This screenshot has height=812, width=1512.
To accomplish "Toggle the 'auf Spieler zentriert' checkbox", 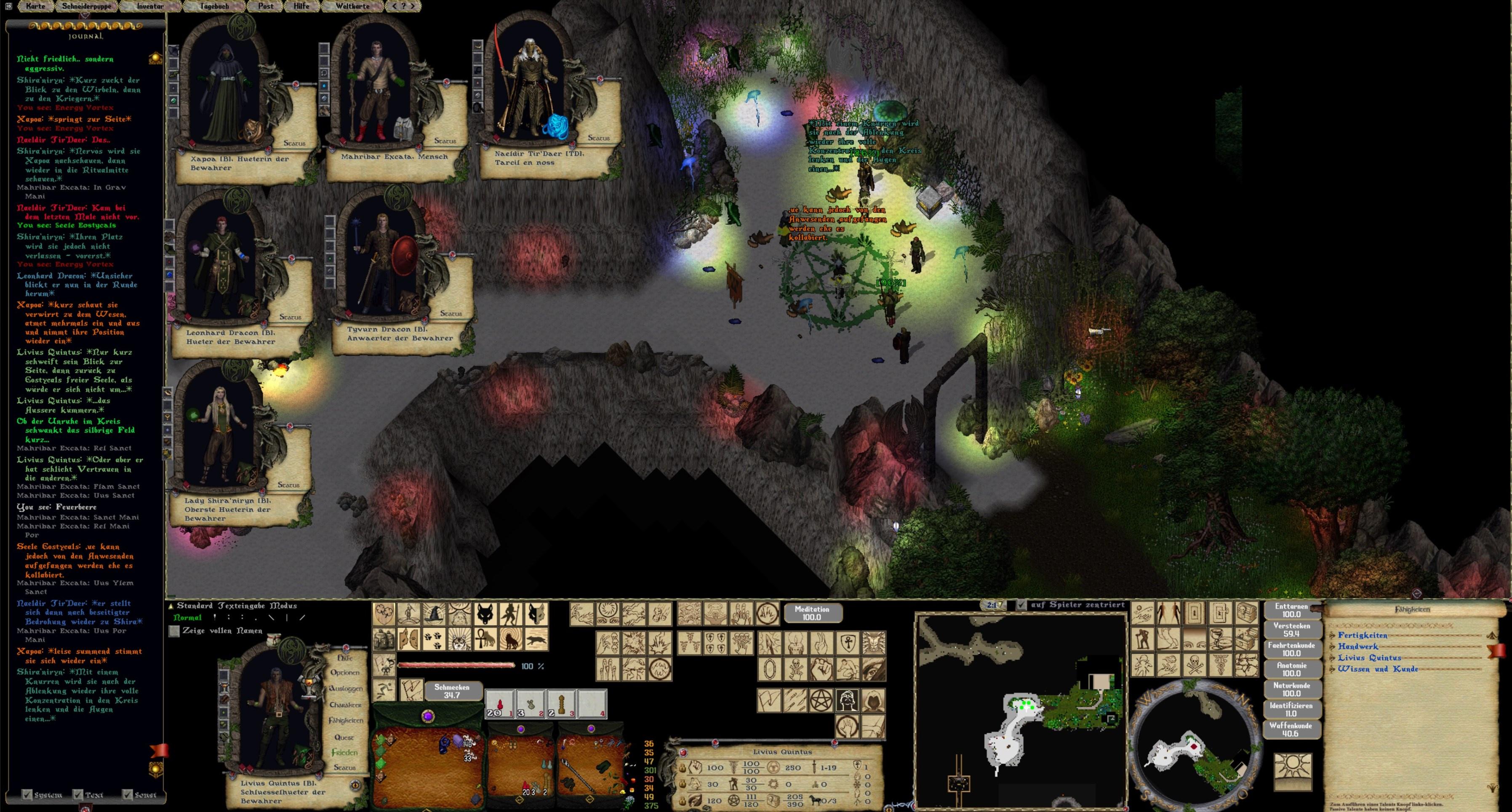I will [x=1022, y=605].
